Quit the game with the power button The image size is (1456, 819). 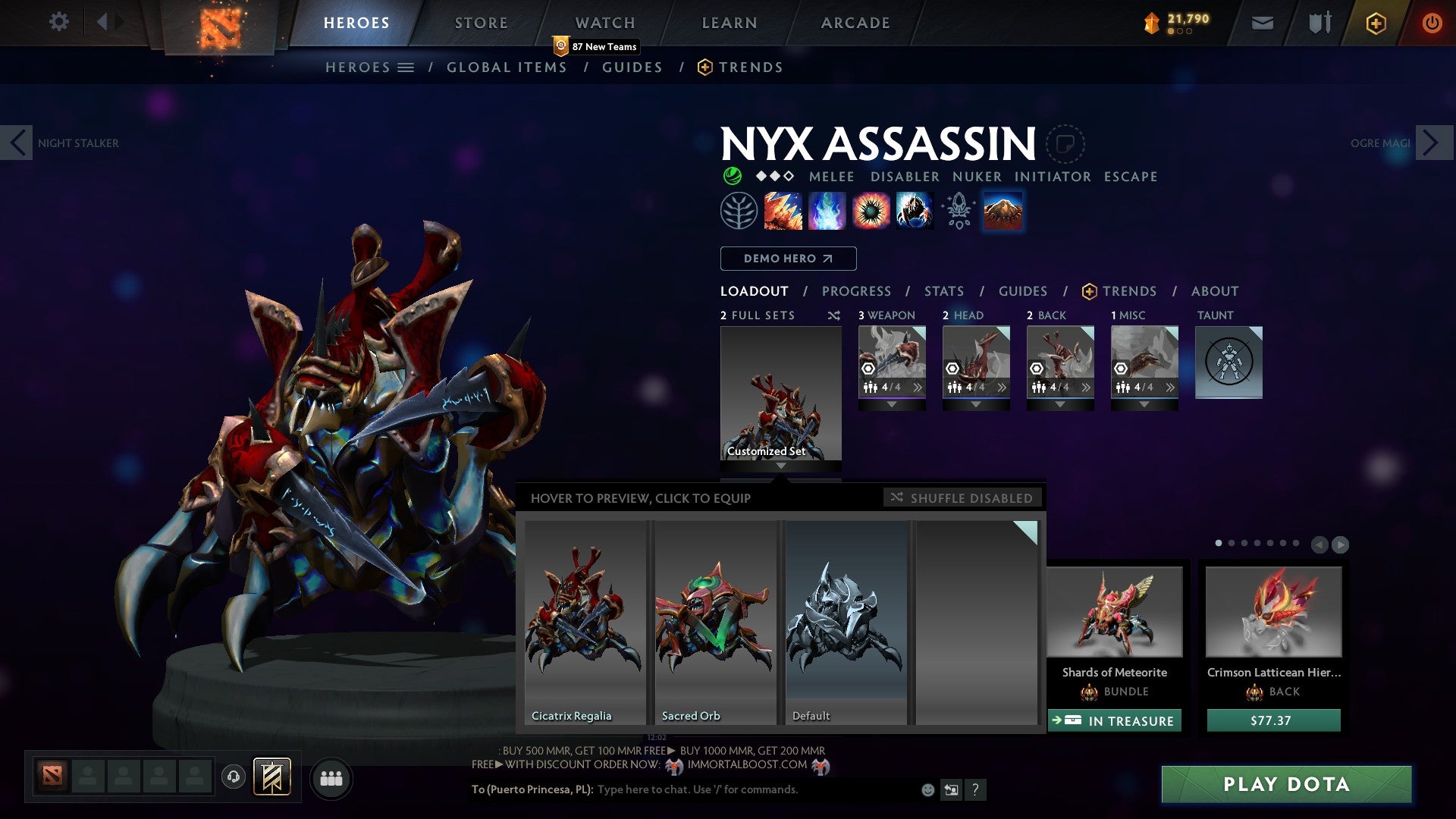click(x=1431, y=23)
